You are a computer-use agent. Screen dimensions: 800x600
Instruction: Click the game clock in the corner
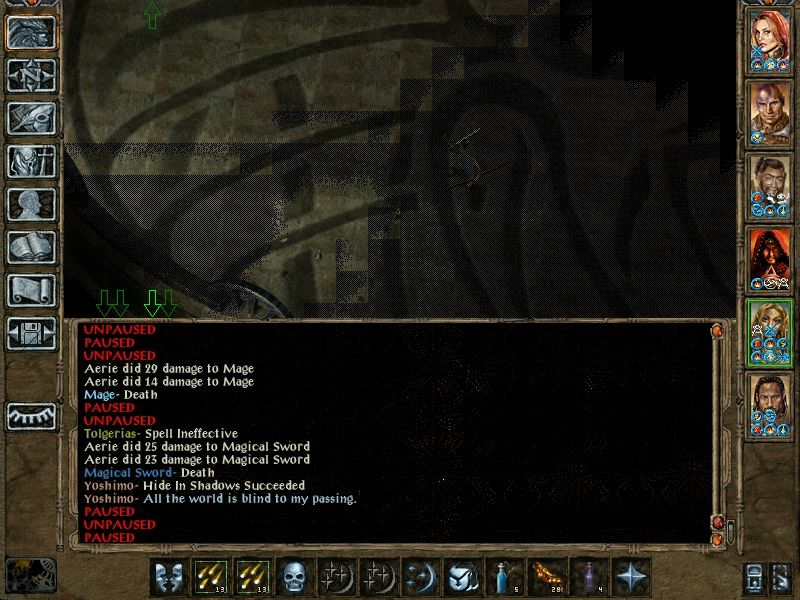click(x=30, y=574)
